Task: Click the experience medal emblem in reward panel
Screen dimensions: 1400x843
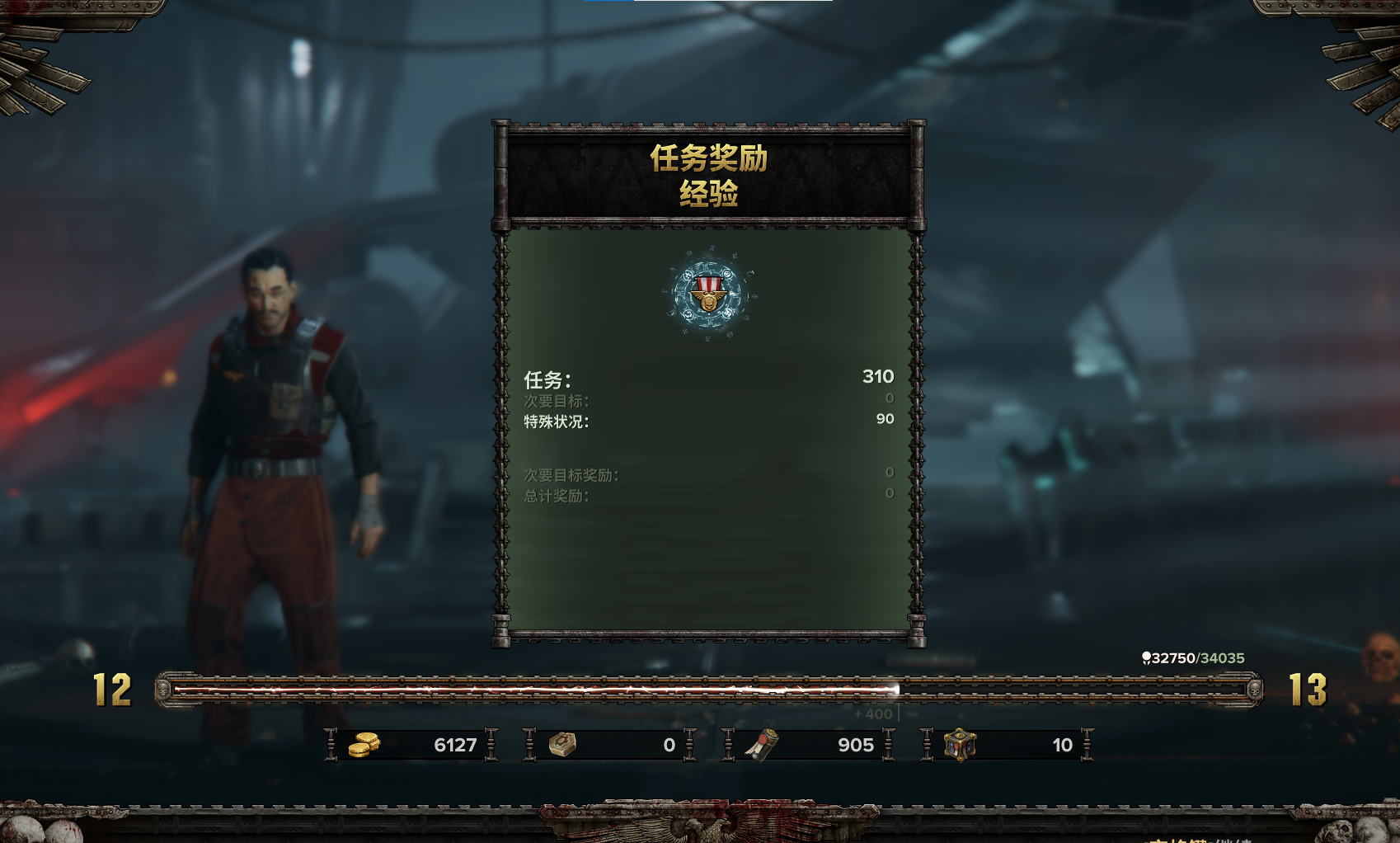Action: pyautogui.click(x=708, y=294)
